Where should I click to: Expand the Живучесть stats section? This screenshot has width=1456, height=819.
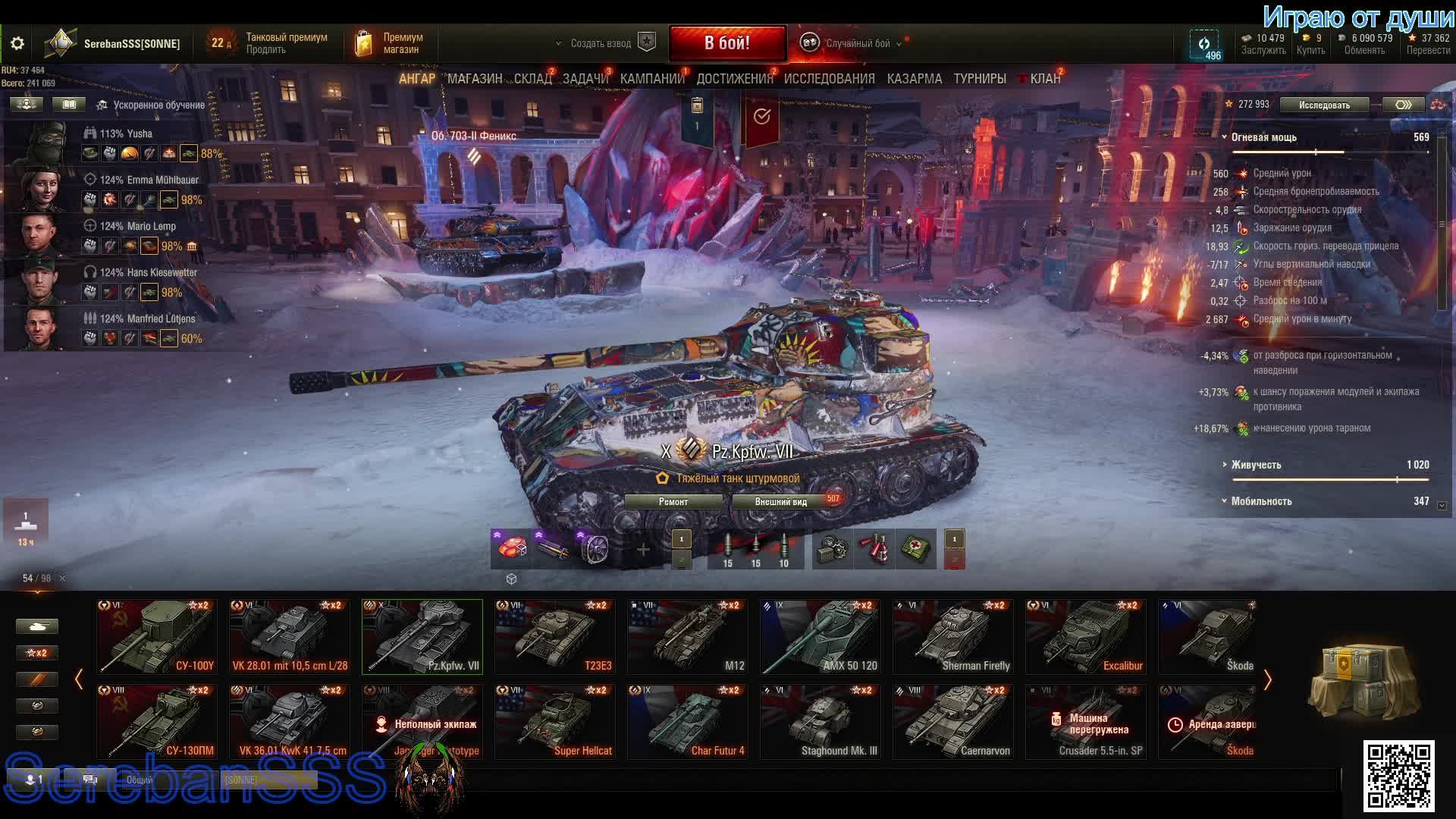pyautogui.click(x=1256, y=465)
